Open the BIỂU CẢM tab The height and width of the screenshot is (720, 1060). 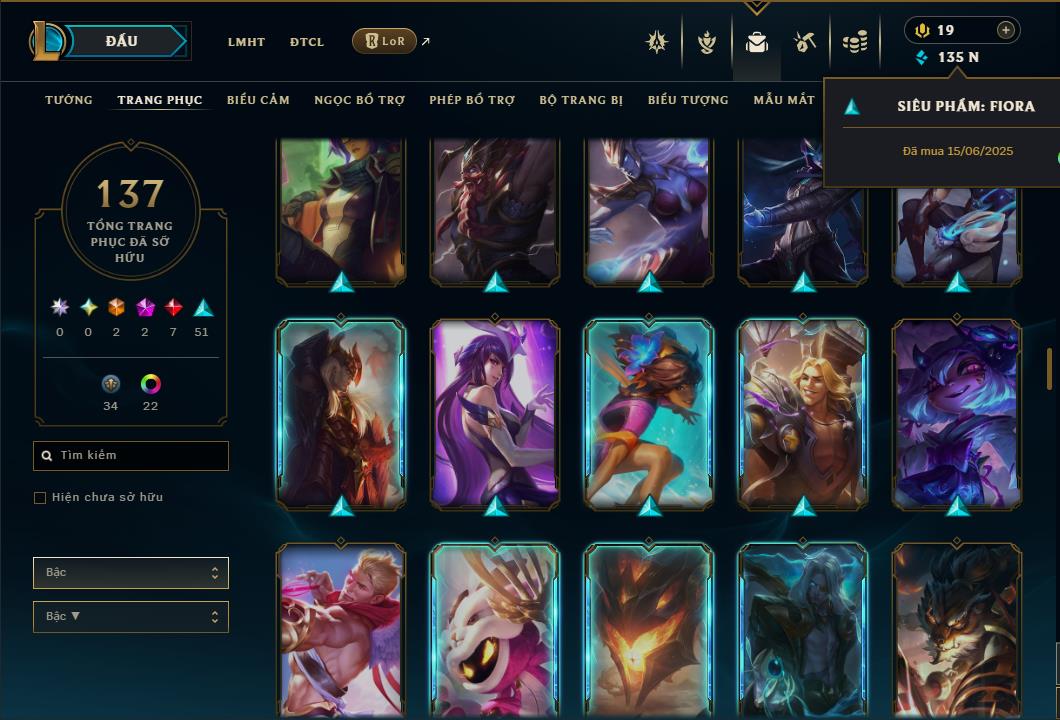[x=258, y=100]
